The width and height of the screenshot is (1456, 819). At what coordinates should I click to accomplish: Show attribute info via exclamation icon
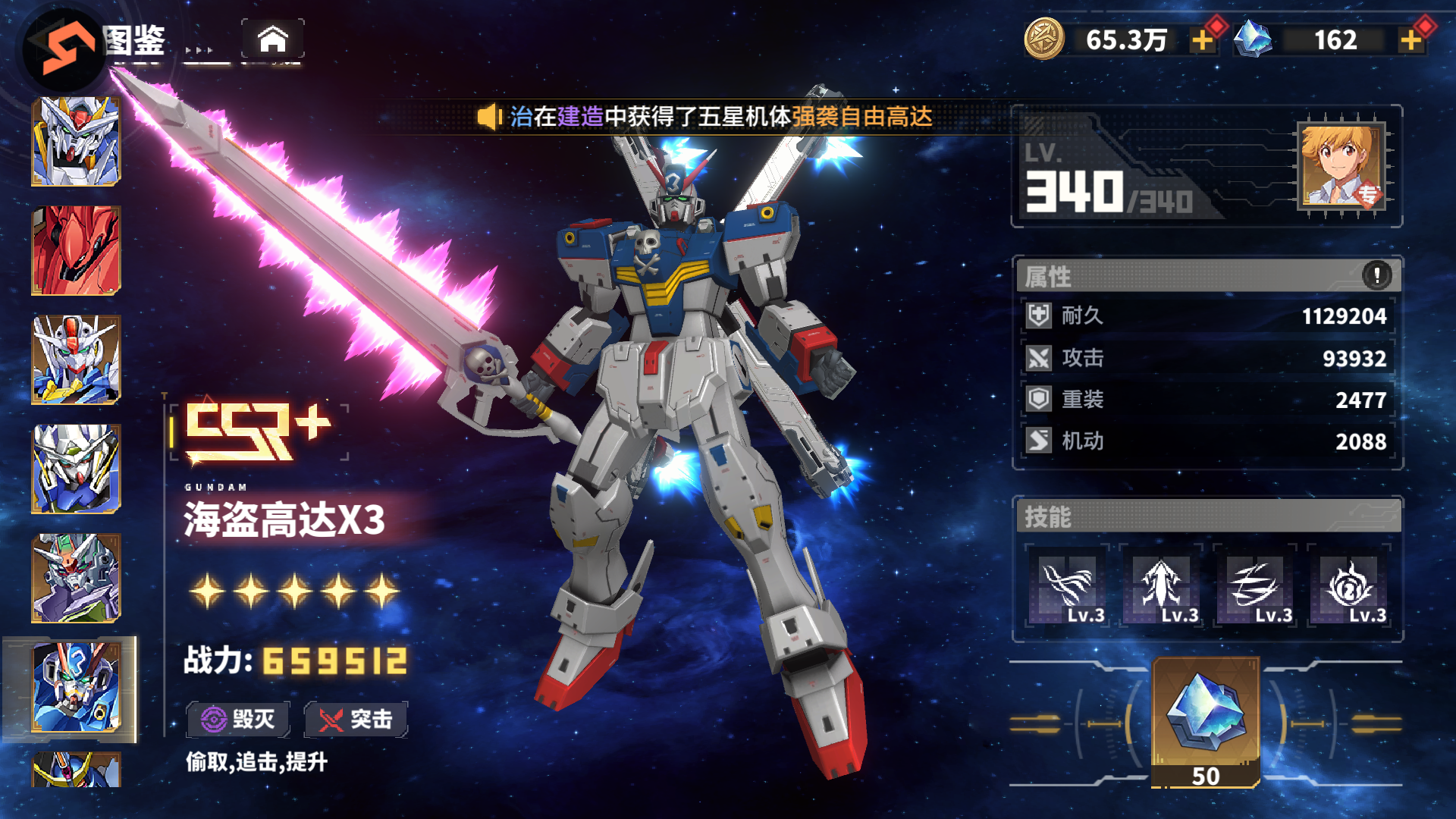[1376, 275]
